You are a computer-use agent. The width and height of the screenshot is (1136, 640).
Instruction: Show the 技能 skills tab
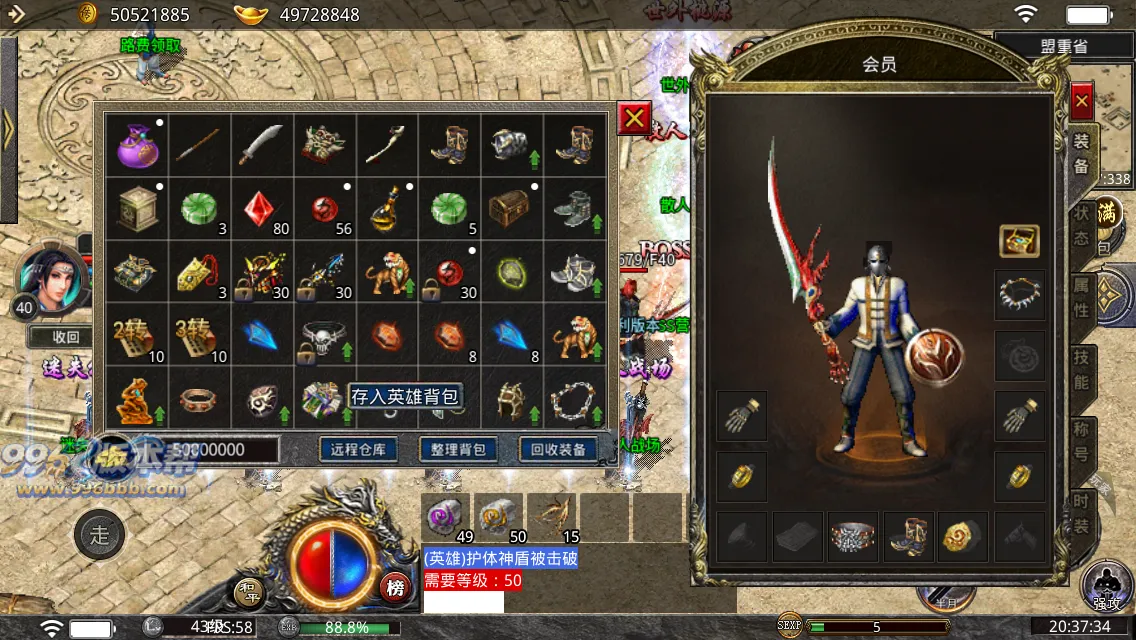click(x=1081, y=369)
